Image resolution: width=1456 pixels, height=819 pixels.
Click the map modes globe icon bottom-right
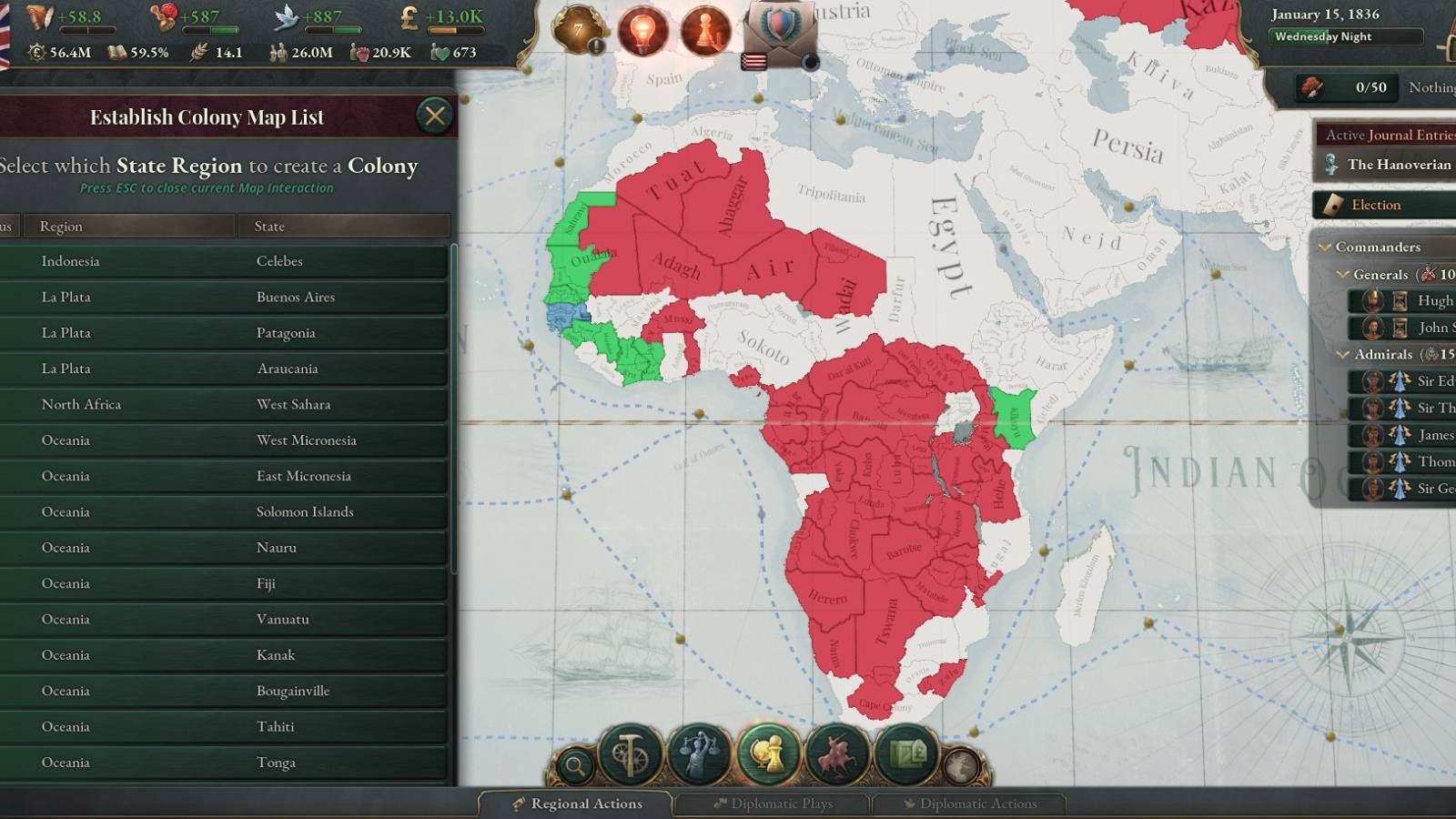[x=963, y=765]
